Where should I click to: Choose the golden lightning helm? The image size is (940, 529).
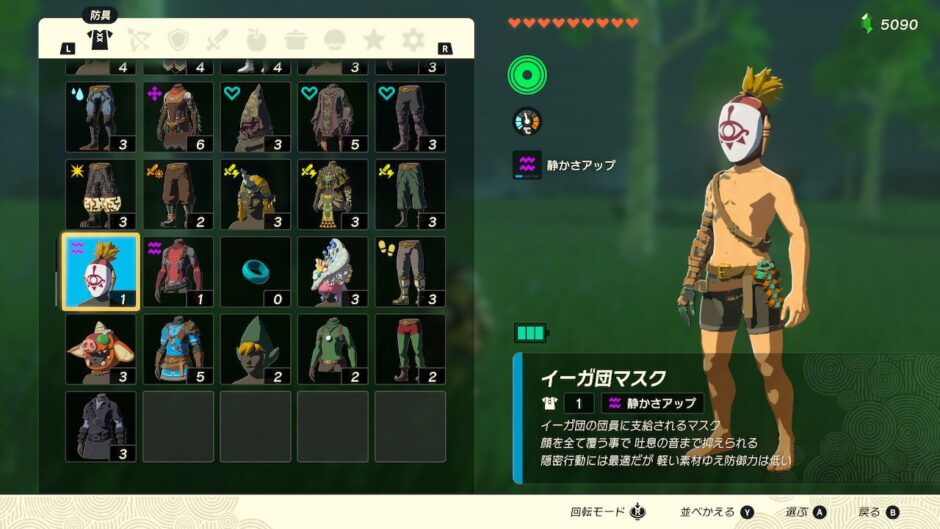pos(256,194)
